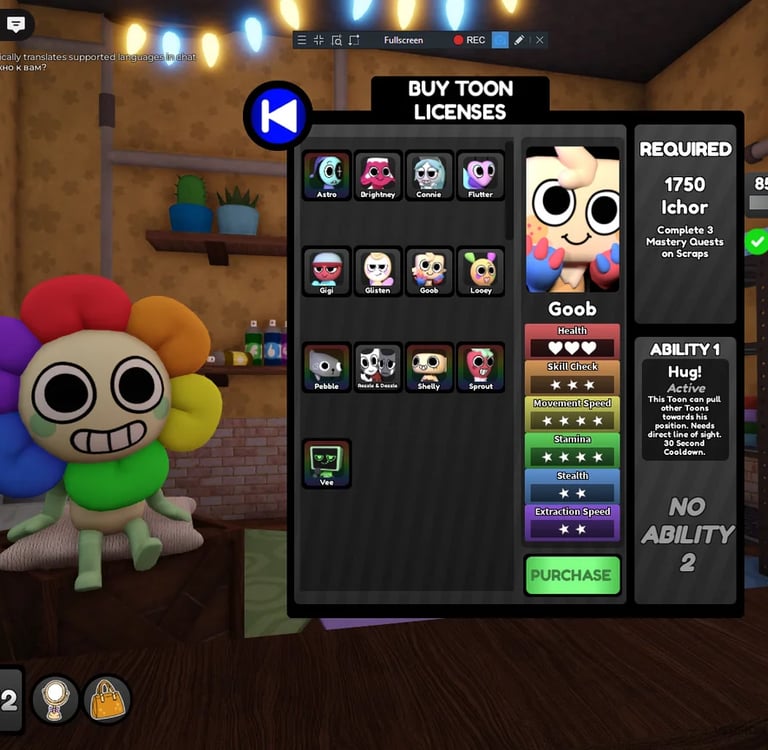The height and width of the screenshot is (750, 768).
Task: Choose the Brightney toon tile
Action: pyautogui.click(x=378, y=176)
